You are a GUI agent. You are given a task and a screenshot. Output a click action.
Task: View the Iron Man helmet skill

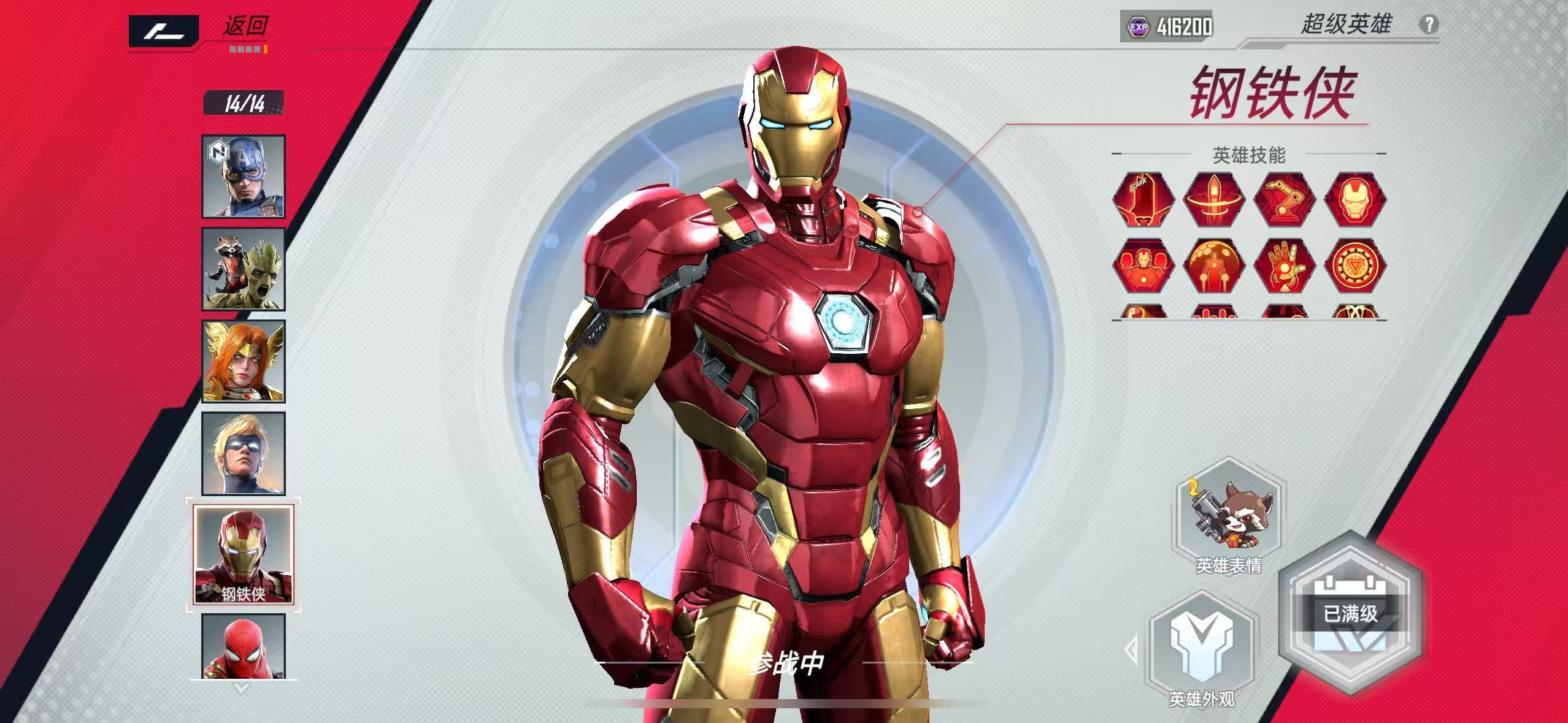(x=1355, y=200)
